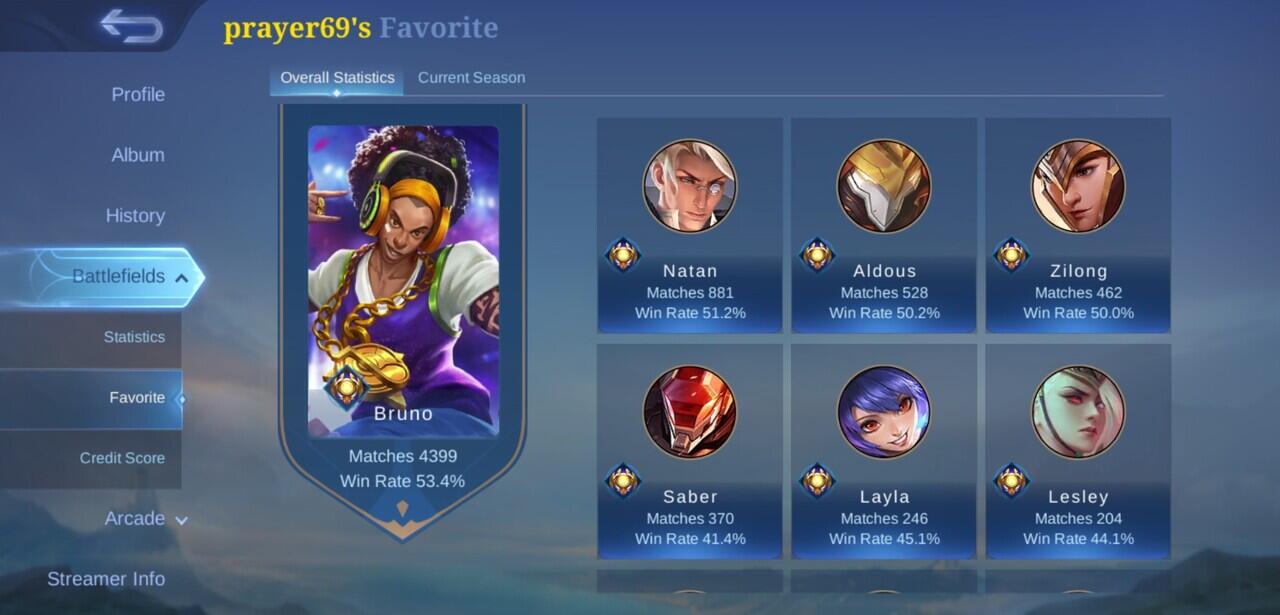Go back using the return arrow

(131, 27)
